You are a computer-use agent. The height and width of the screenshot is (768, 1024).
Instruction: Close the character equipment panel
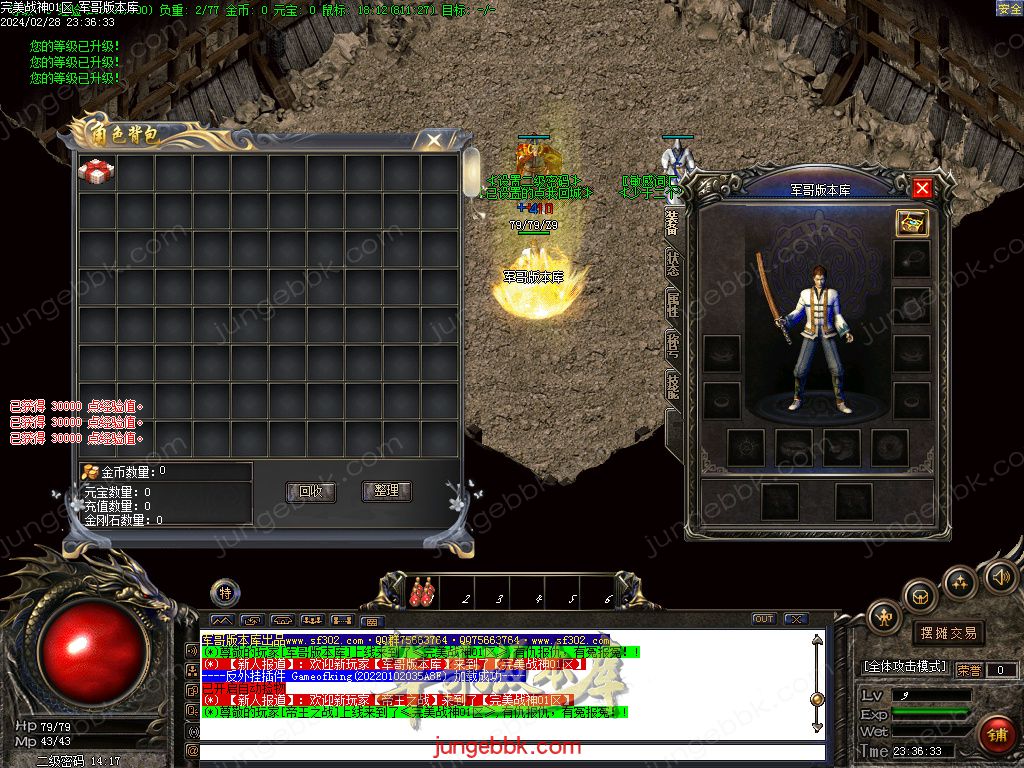[922, 188]
